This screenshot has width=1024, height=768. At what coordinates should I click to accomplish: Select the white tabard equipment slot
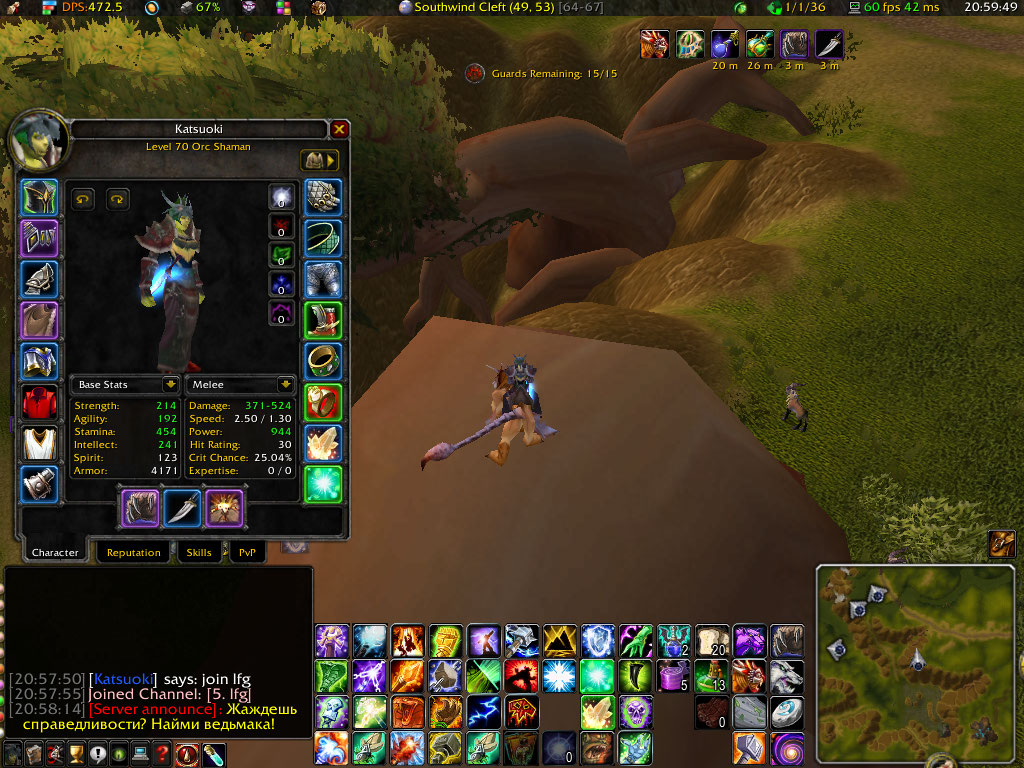click(x=40, y=443)
